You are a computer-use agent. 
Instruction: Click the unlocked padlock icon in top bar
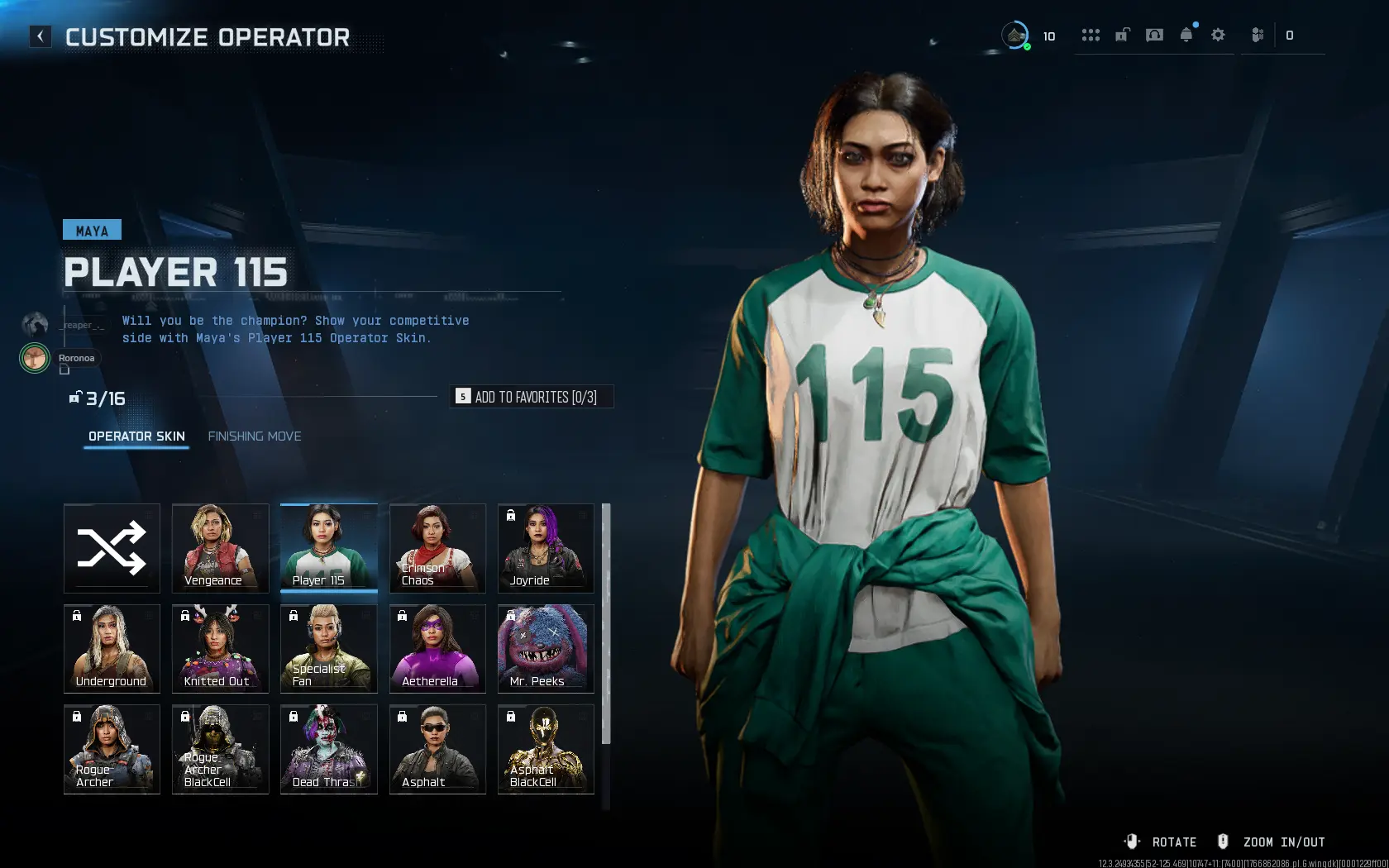(1122, 35)
